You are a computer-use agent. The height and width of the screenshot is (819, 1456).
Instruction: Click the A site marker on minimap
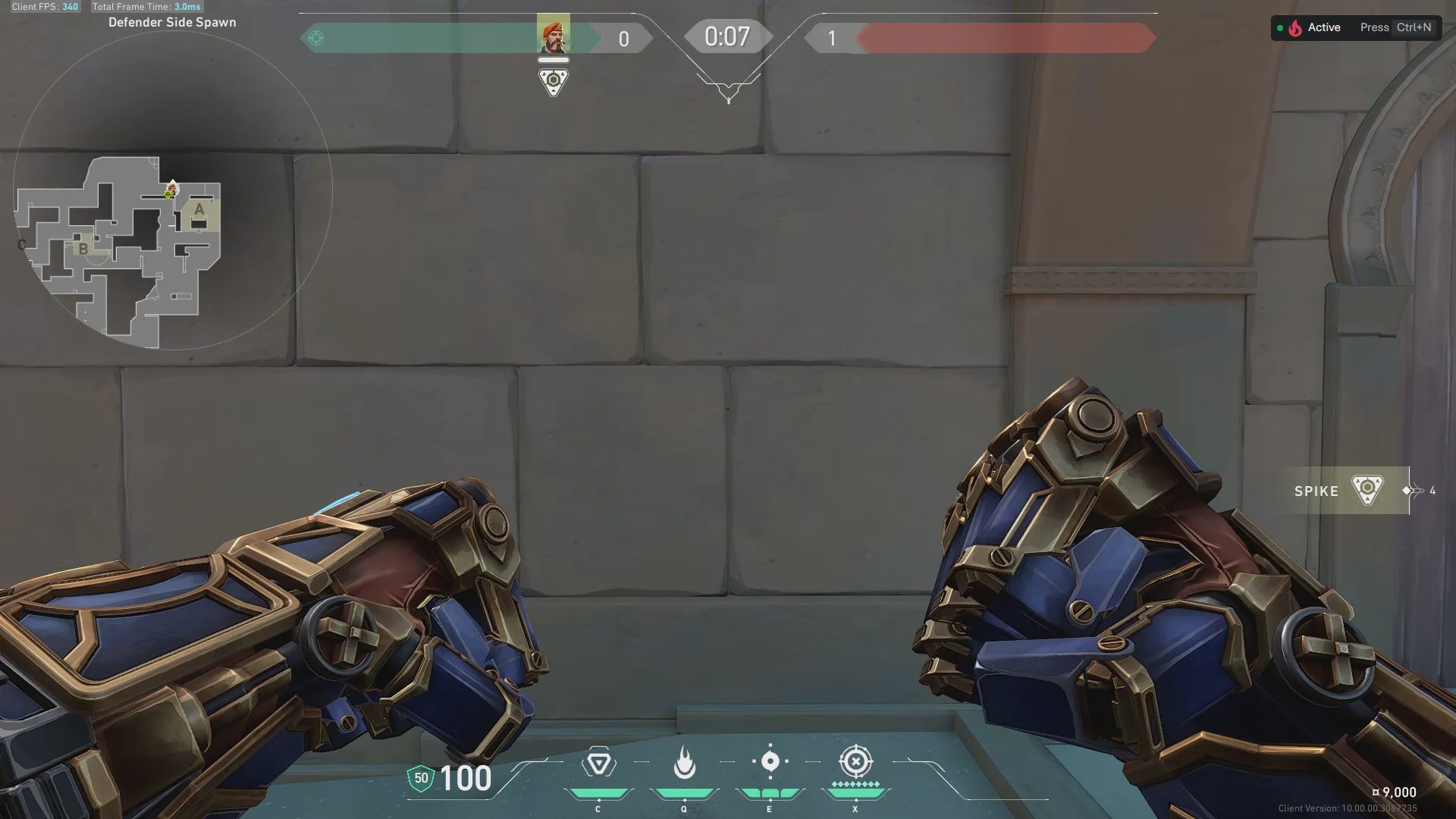(x=199, y=210)
